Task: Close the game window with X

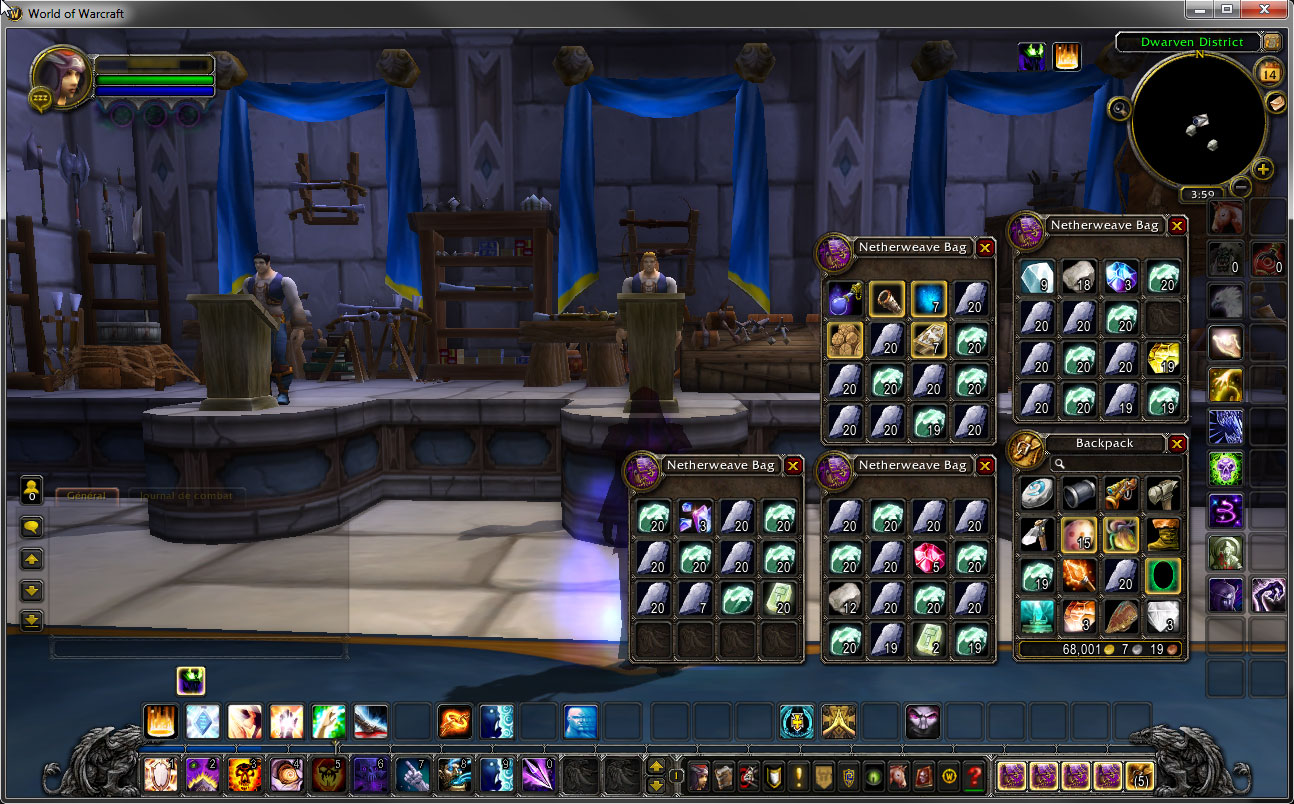Action: coord(1266,9)
